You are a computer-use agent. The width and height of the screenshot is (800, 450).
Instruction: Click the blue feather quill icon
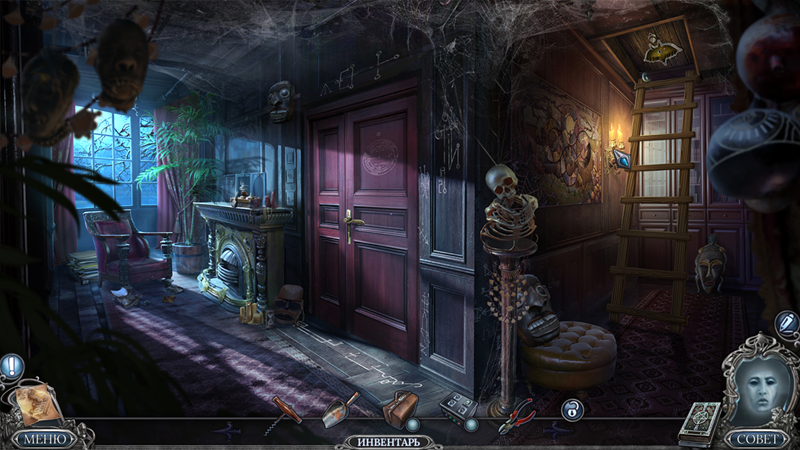pyautogui.click(x=786, y=324)
